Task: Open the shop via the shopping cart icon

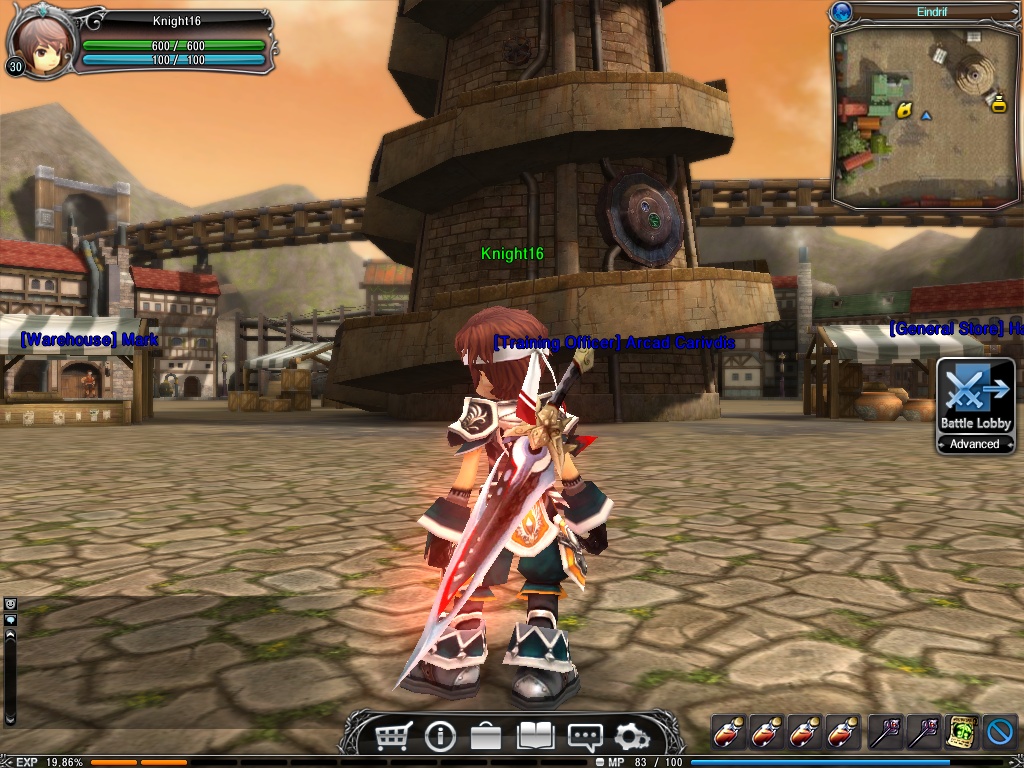Action: coord(393,737)
